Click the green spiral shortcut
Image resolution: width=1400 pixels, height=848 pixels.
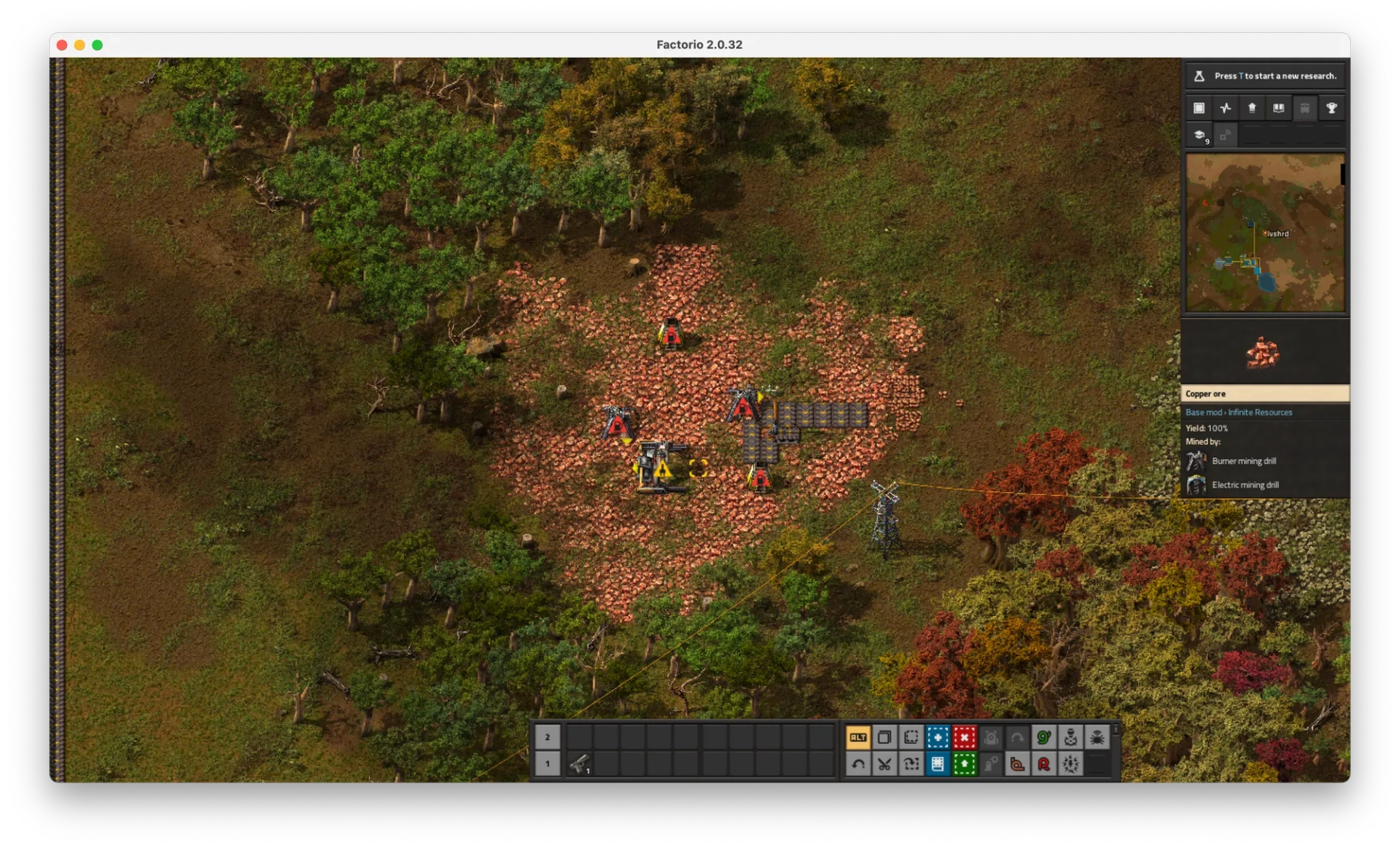point(1043,737)
